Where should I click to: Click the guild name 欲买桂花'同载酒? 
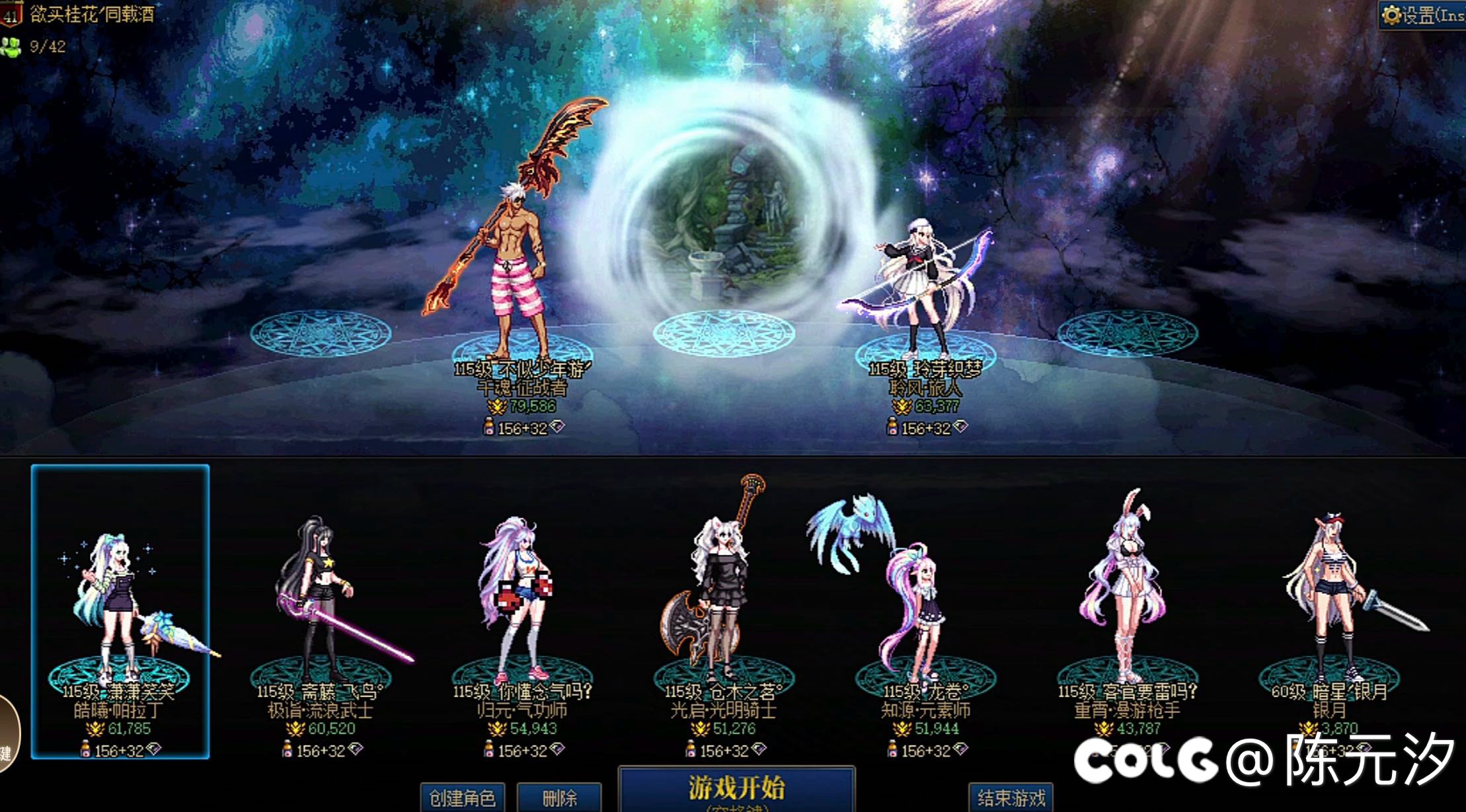pos(86,13)
